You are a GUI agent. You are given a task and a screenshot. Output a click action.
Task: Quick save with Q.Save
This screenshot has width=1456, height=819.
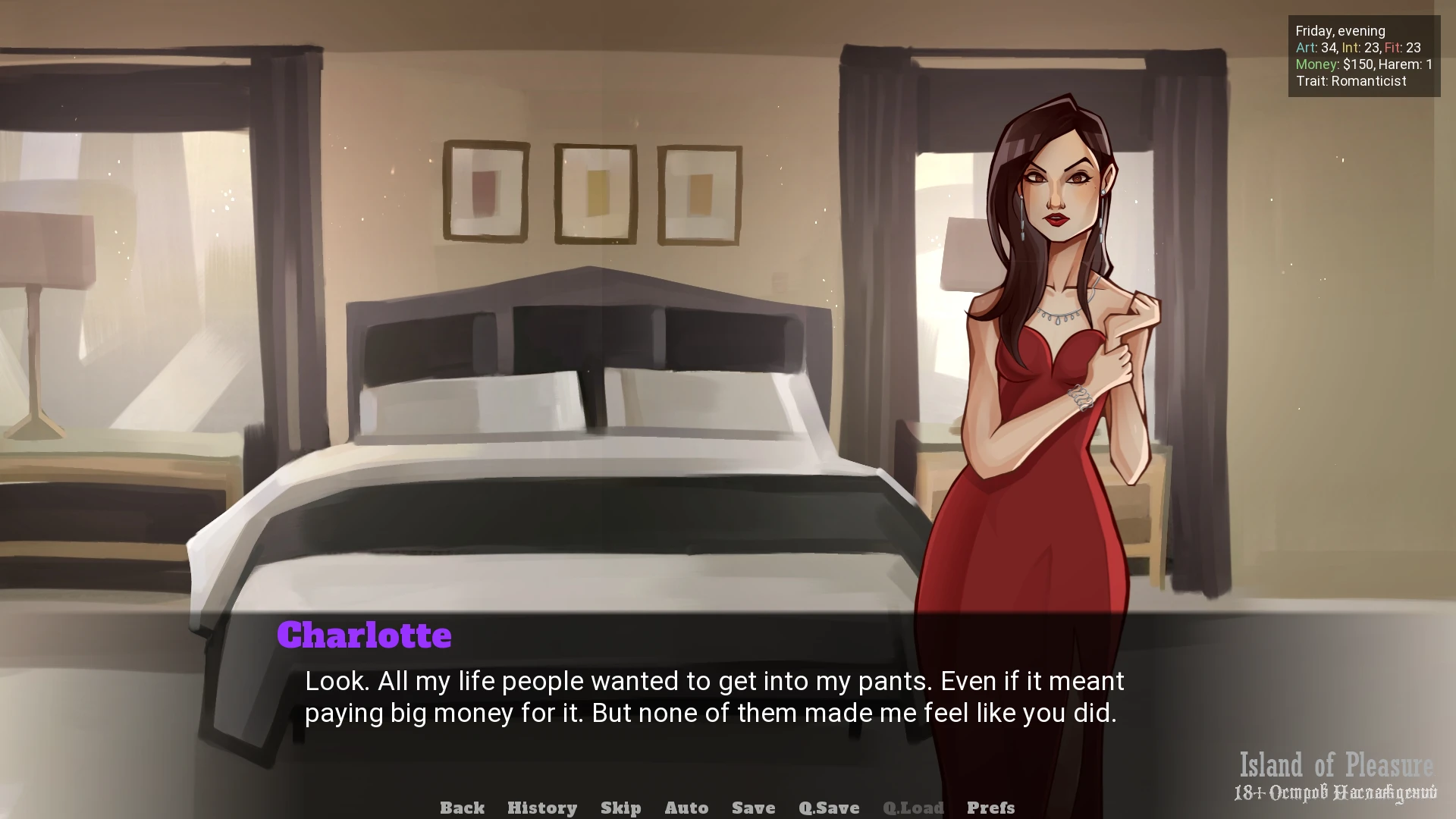tap(829, 808)
